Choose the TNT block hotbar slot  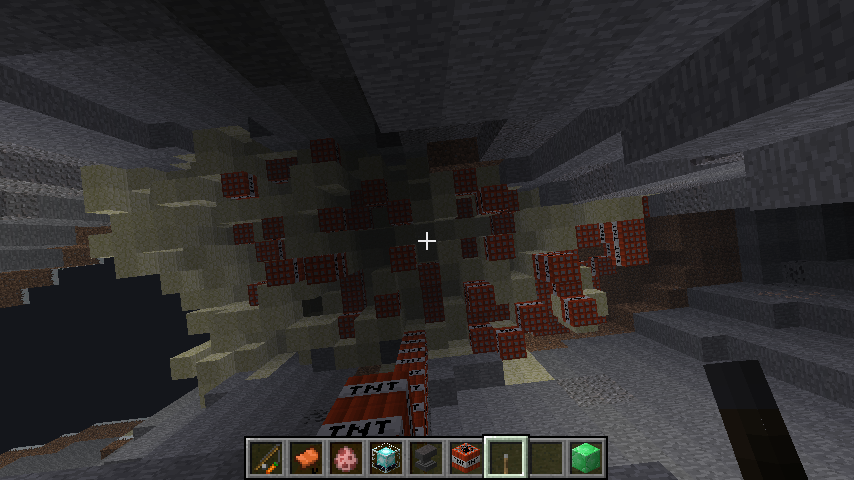(465, 458)
